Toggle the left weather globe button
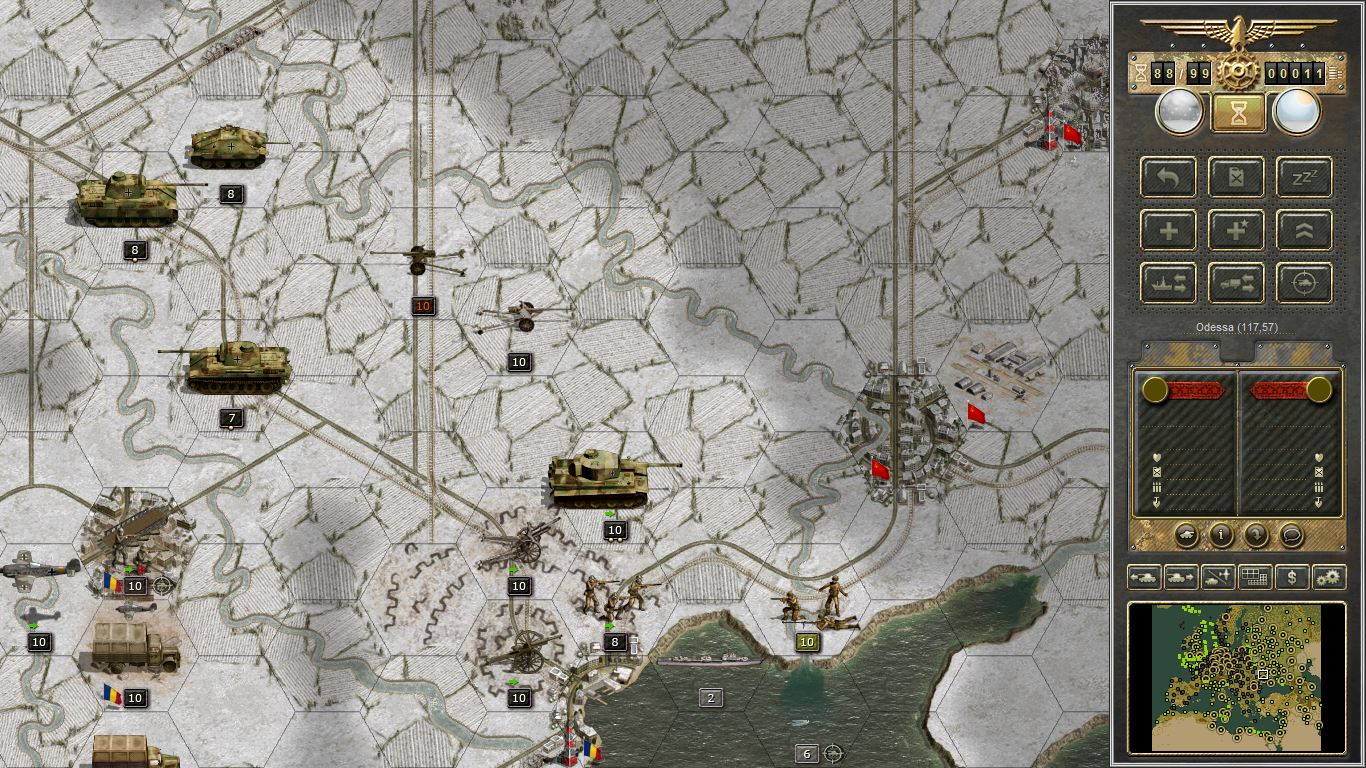Viewport: 1366px width, 768px height. click(1178, 111)
